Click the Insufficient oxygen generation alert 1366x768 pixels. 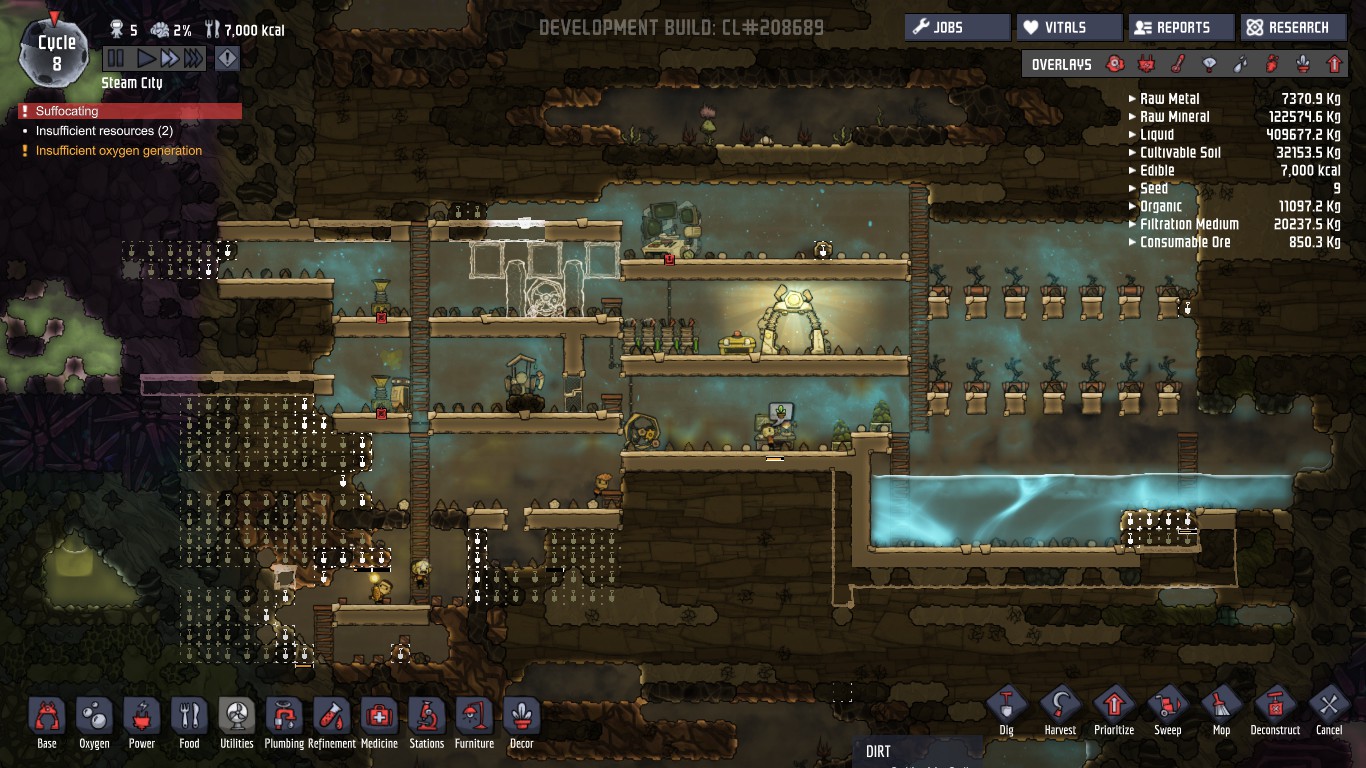pos(118,151)
